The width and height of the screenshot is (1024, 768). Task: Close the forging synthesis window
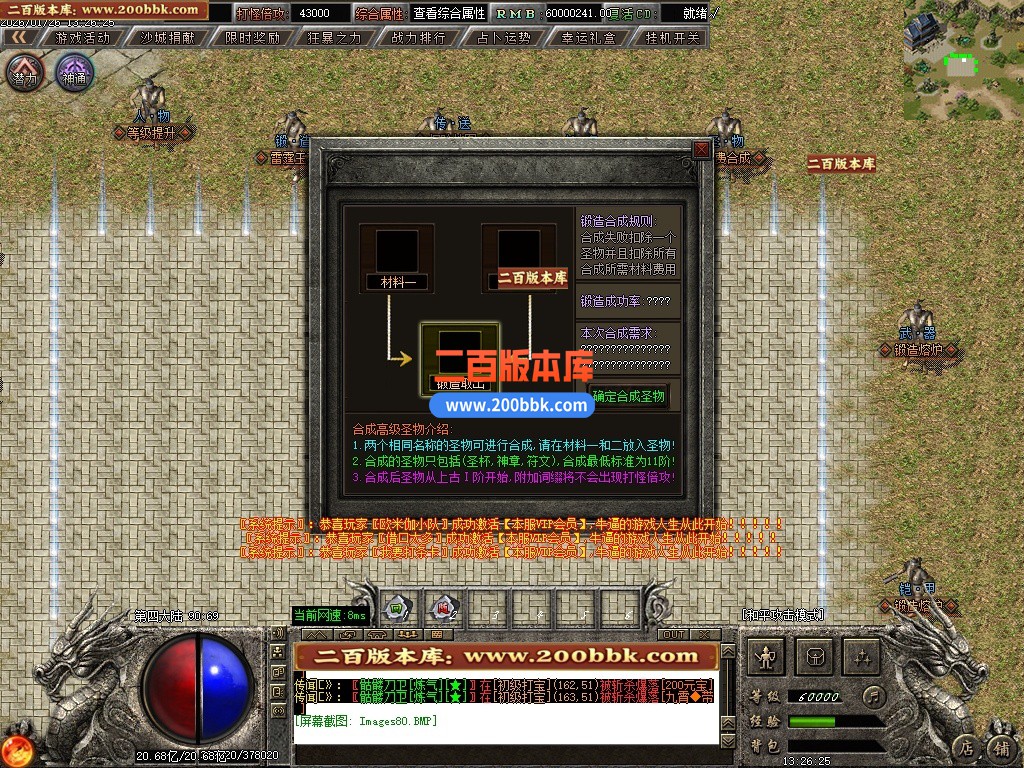click(x=701, y=149)
